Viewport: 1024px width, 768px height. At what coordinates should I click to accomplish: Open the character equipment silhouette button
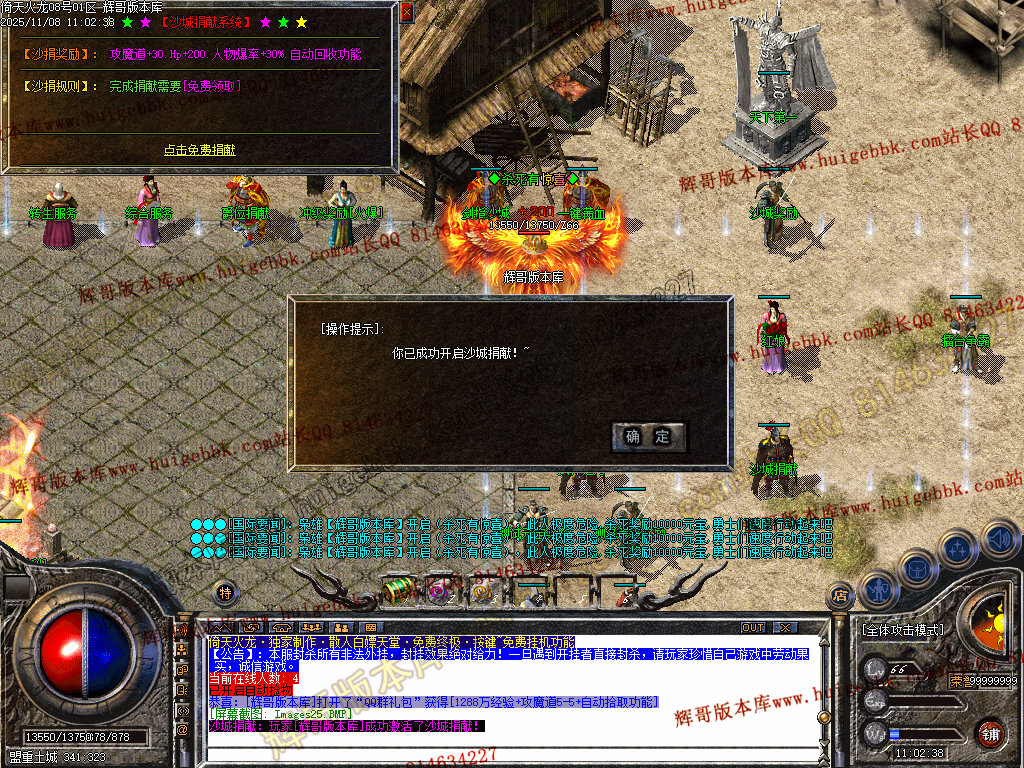(x=878, y=588)
